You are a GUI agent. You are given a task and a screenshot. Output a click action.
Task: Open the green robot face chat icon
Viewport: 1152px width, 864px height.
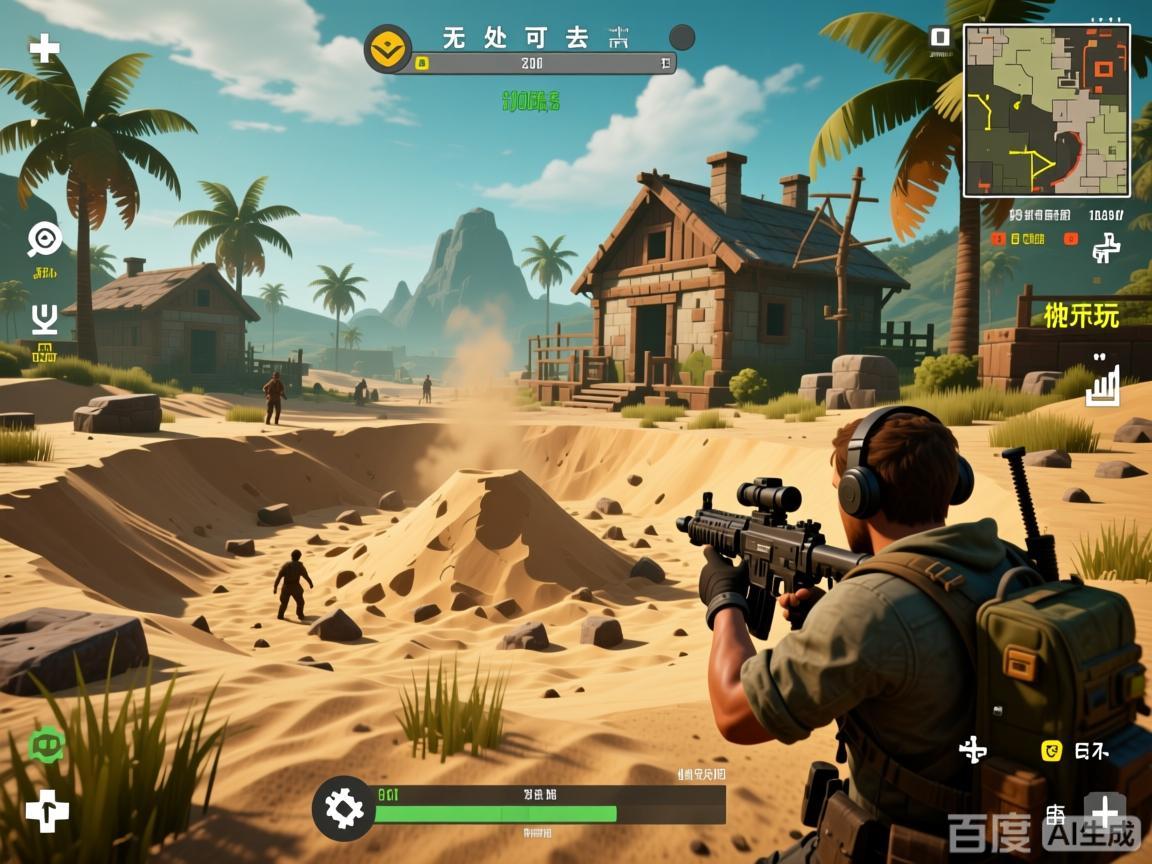point(46,744)
